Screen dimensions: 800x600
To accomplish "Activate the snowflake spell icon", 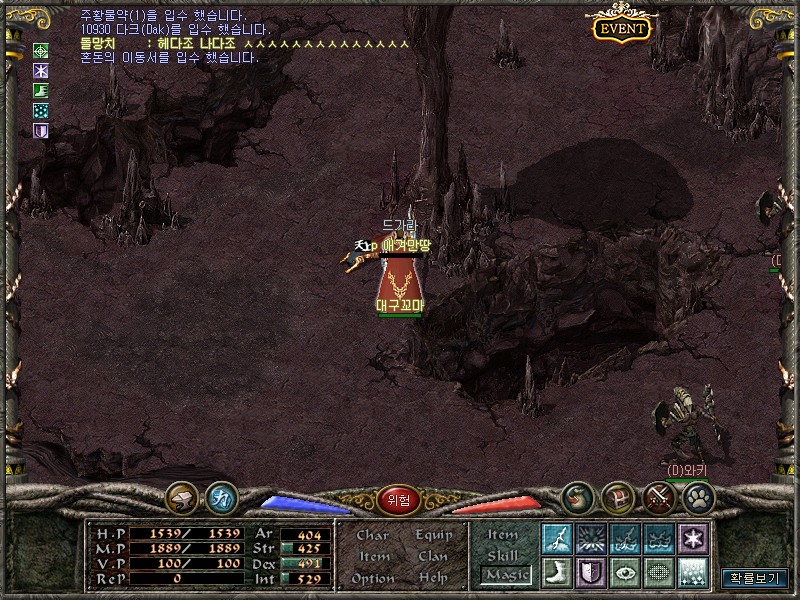I will 691,538.
